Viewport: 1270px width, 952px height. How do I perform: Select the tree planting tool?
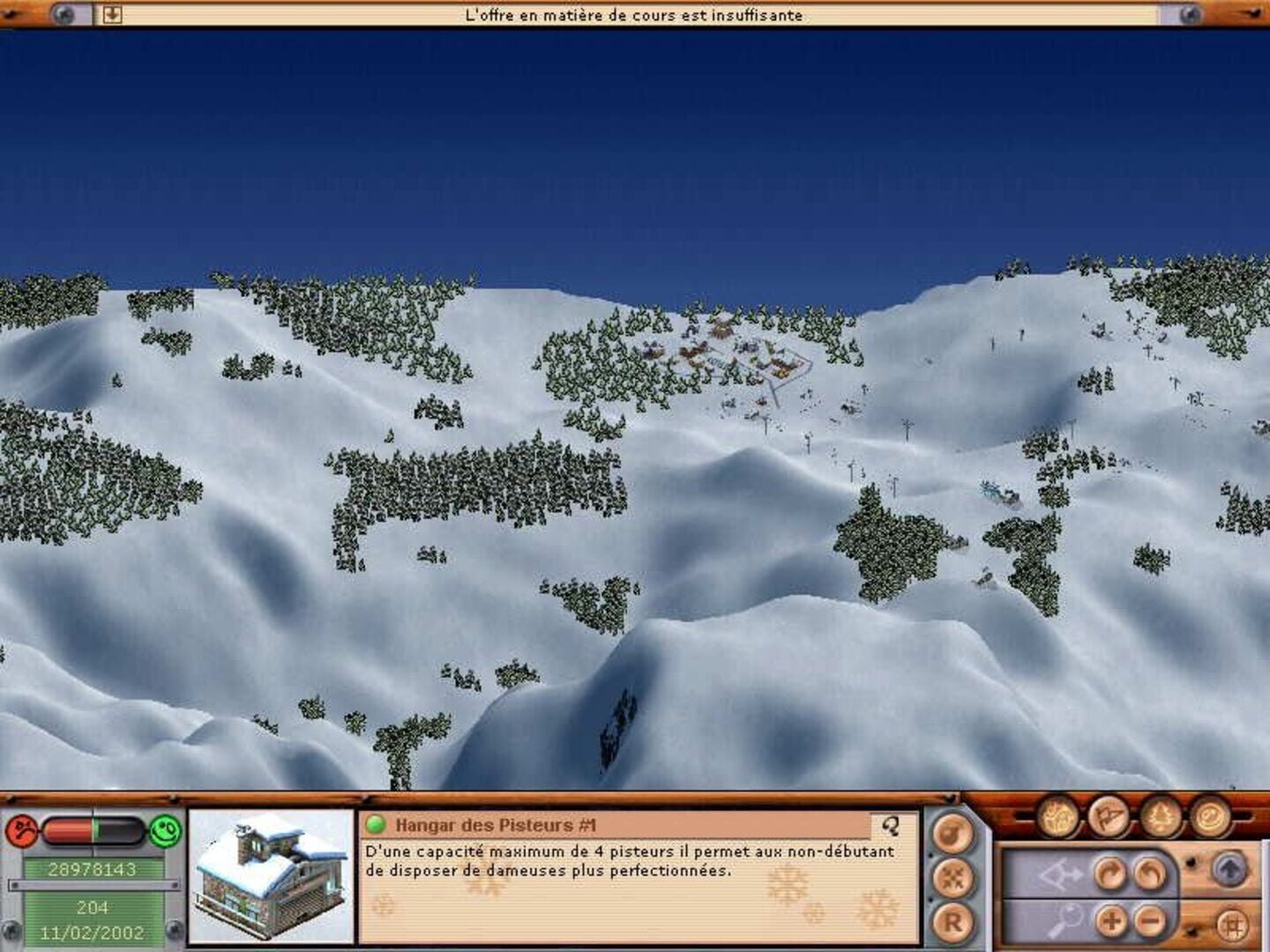(1161, 819)
